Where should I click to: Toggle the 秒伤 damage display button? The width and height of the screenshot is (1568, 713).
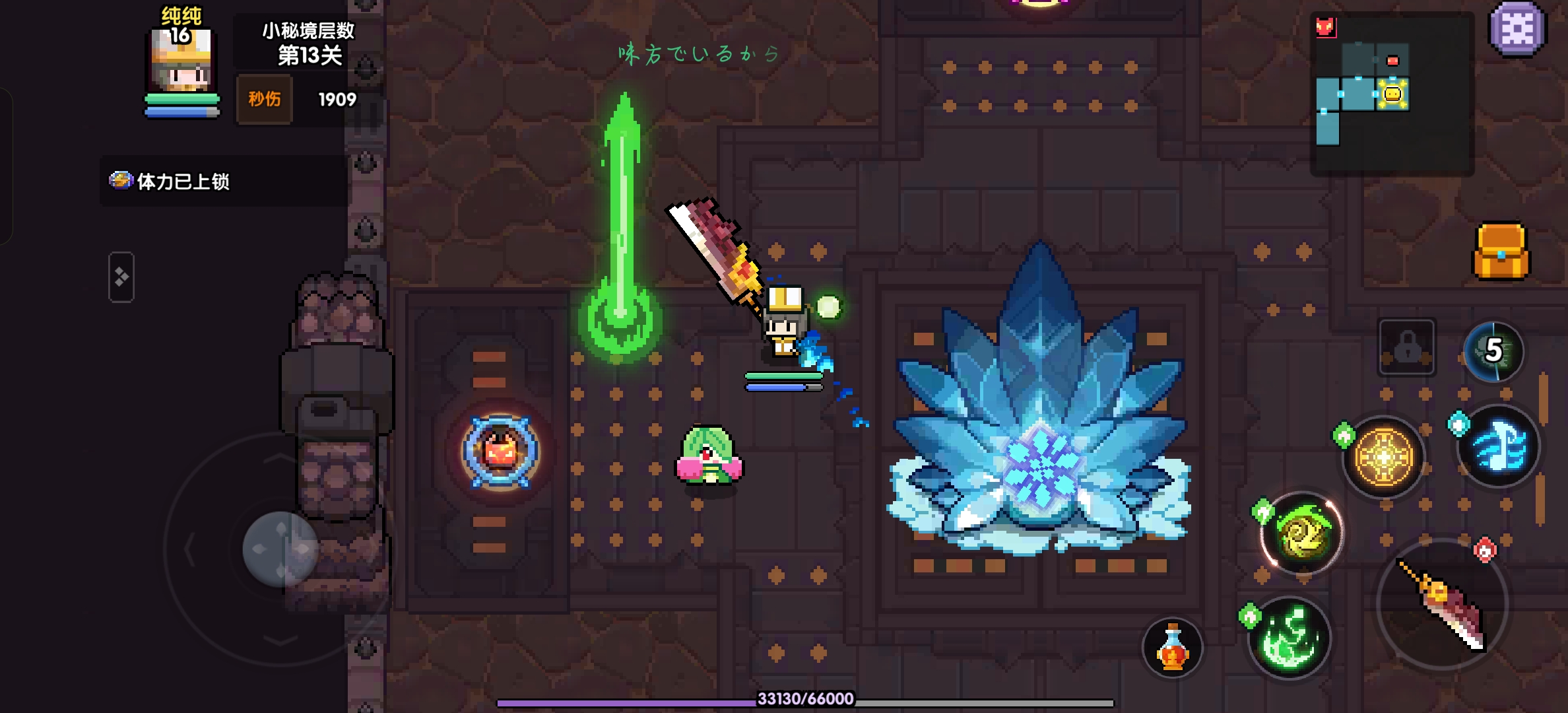[265, 100]
